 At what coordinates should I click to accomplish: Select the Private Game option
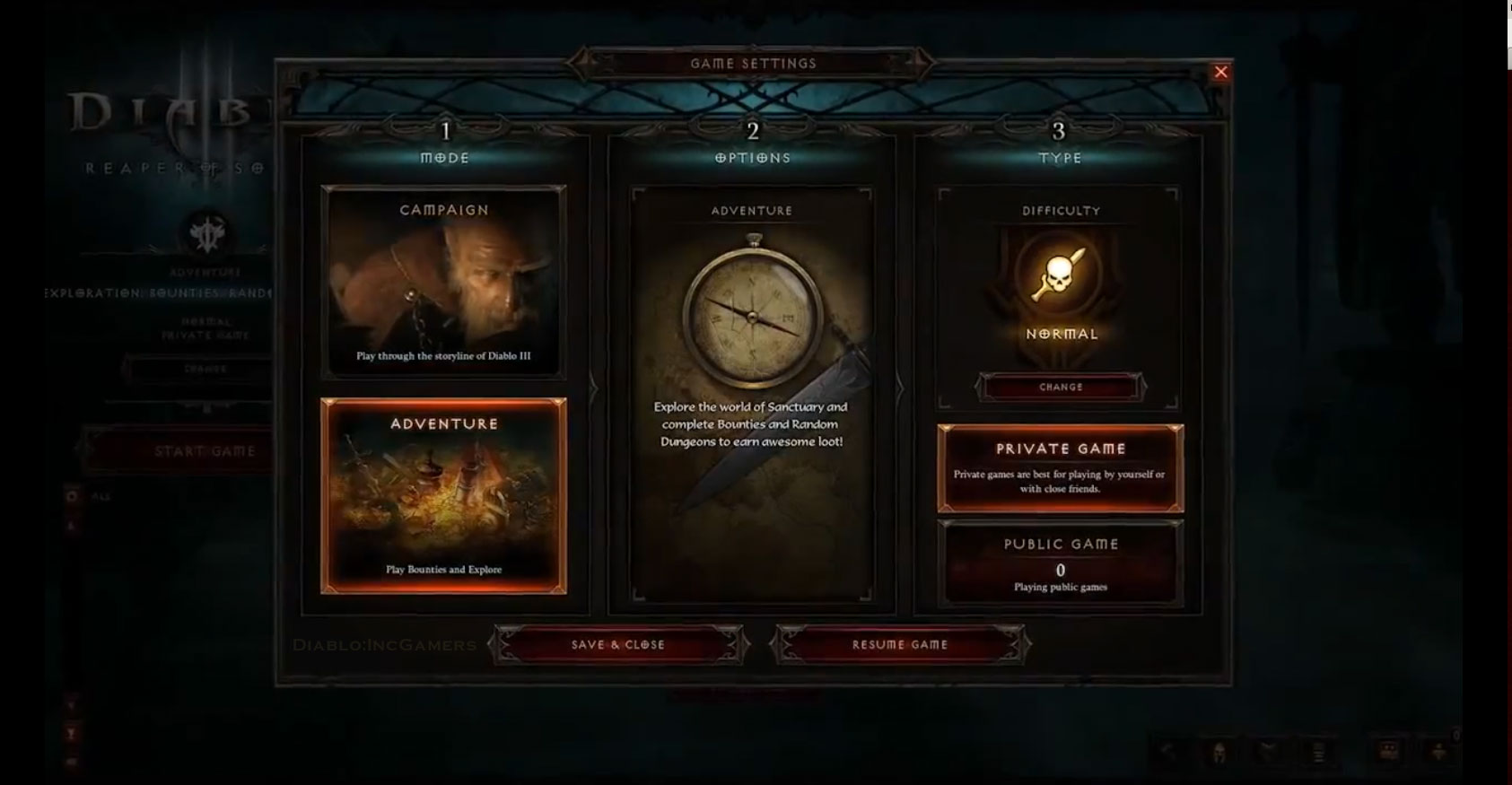tap(1061, 467)
